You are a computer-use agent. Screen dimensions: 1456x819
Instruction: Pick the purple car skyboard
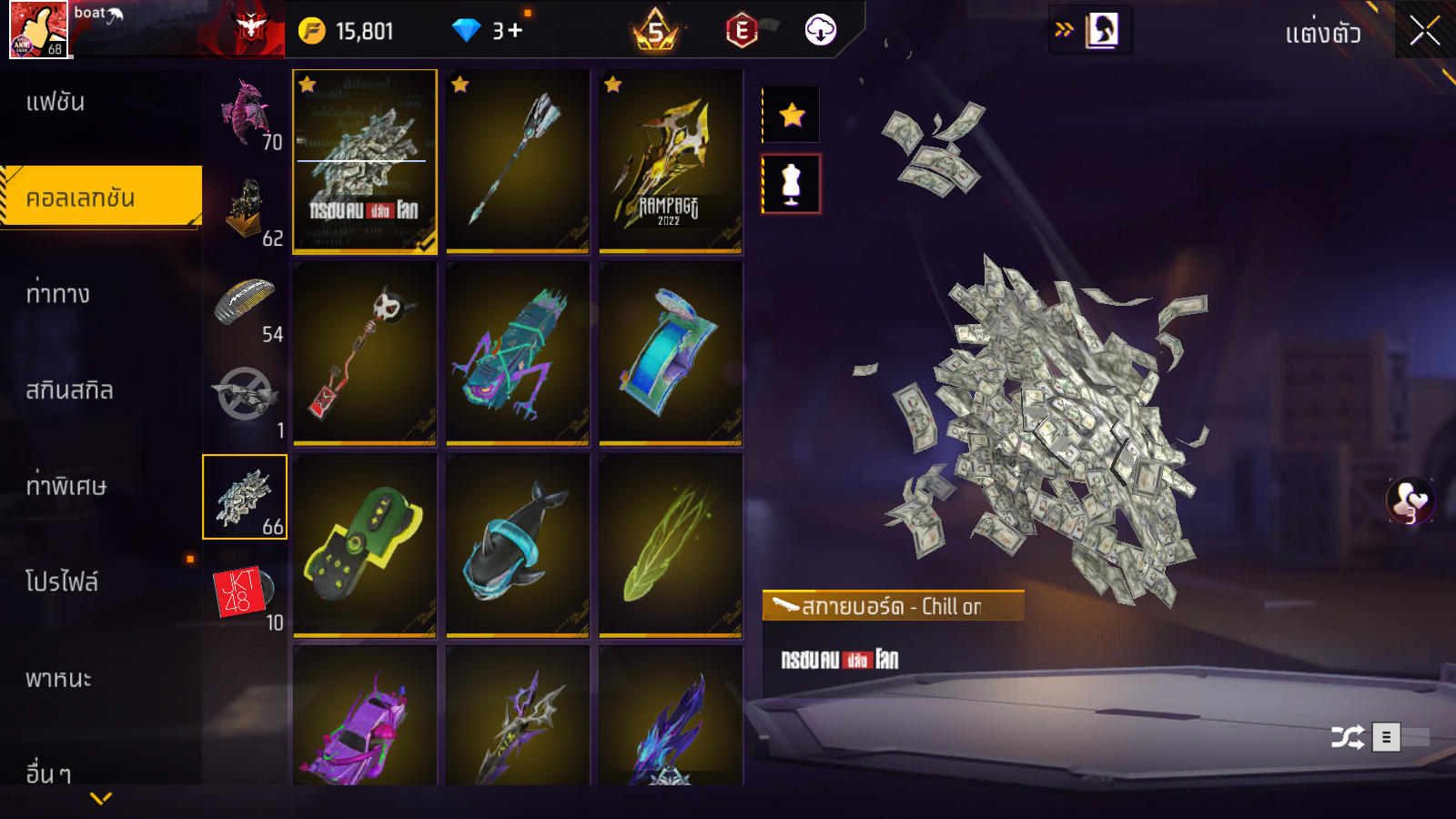364,719
